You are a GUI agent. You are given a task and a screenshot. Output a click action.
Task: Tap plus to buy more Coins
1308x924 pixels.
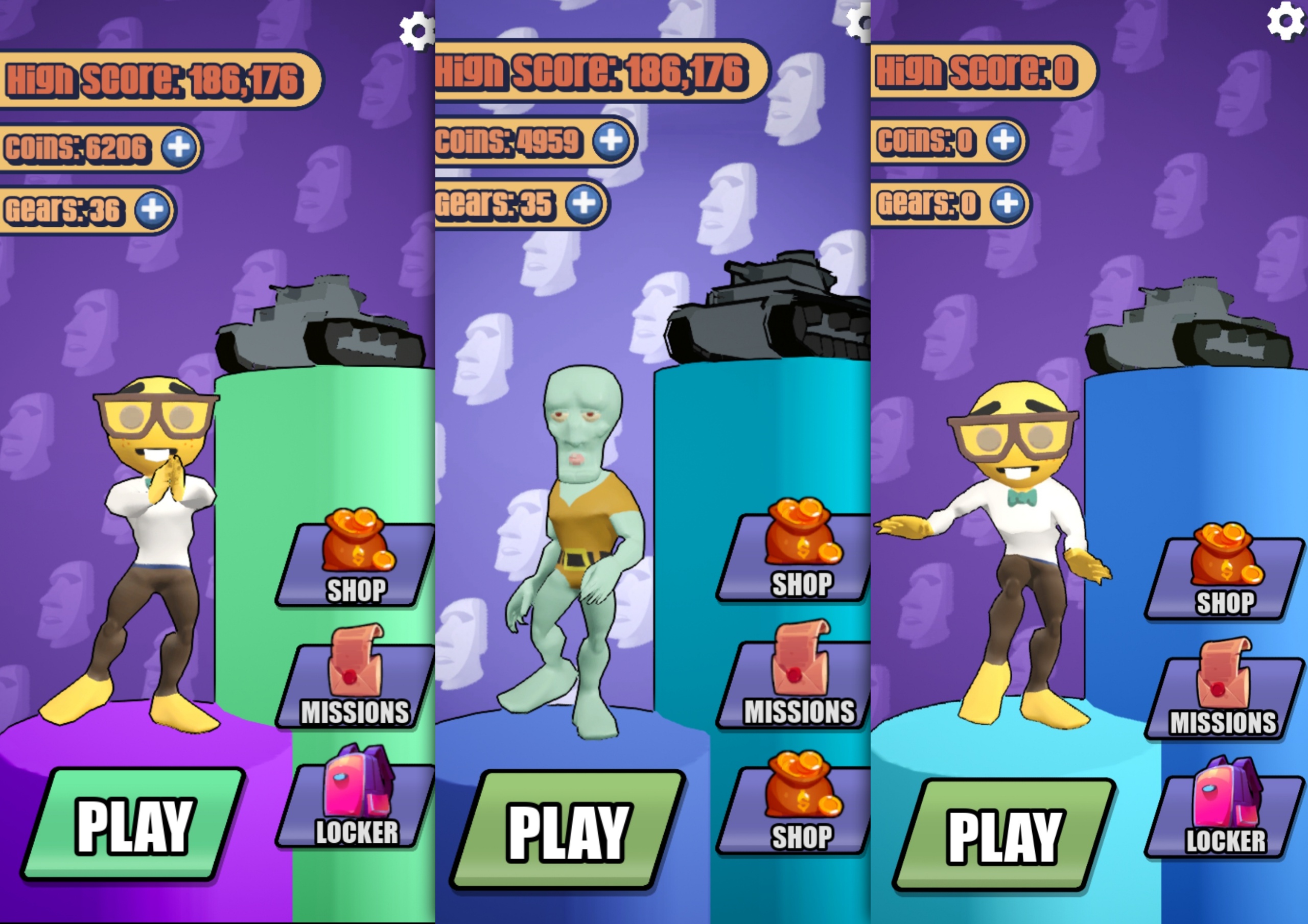pos(179,147)
